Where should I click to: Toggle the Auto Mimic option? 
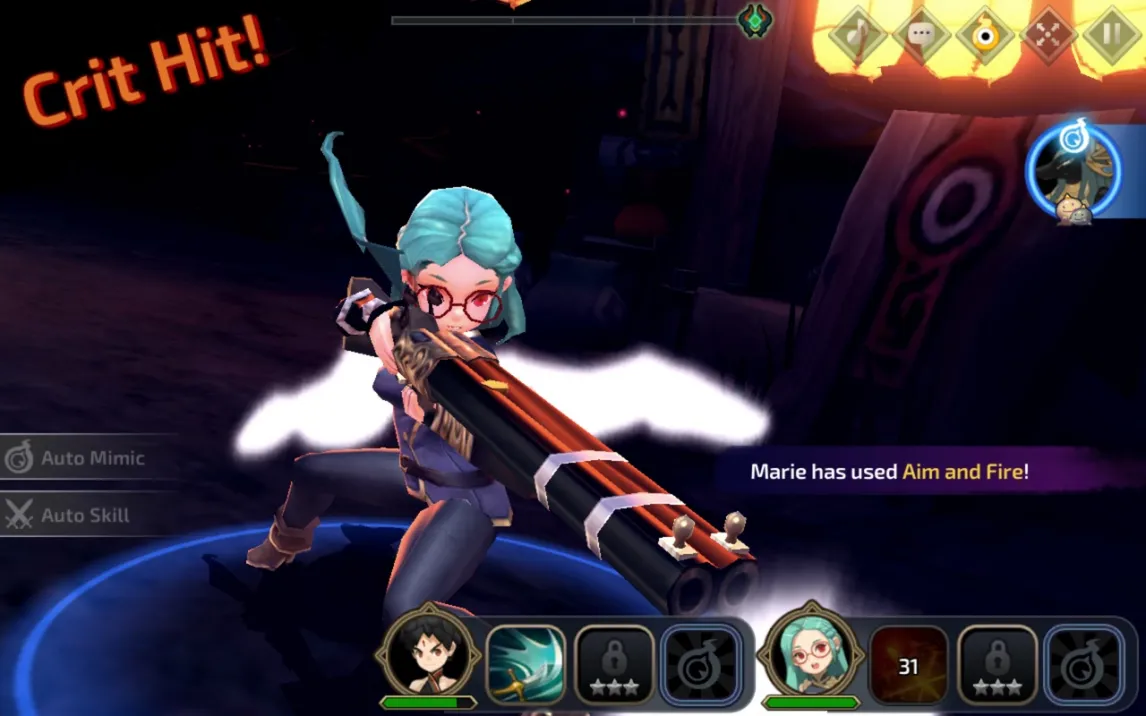[80, 458]
